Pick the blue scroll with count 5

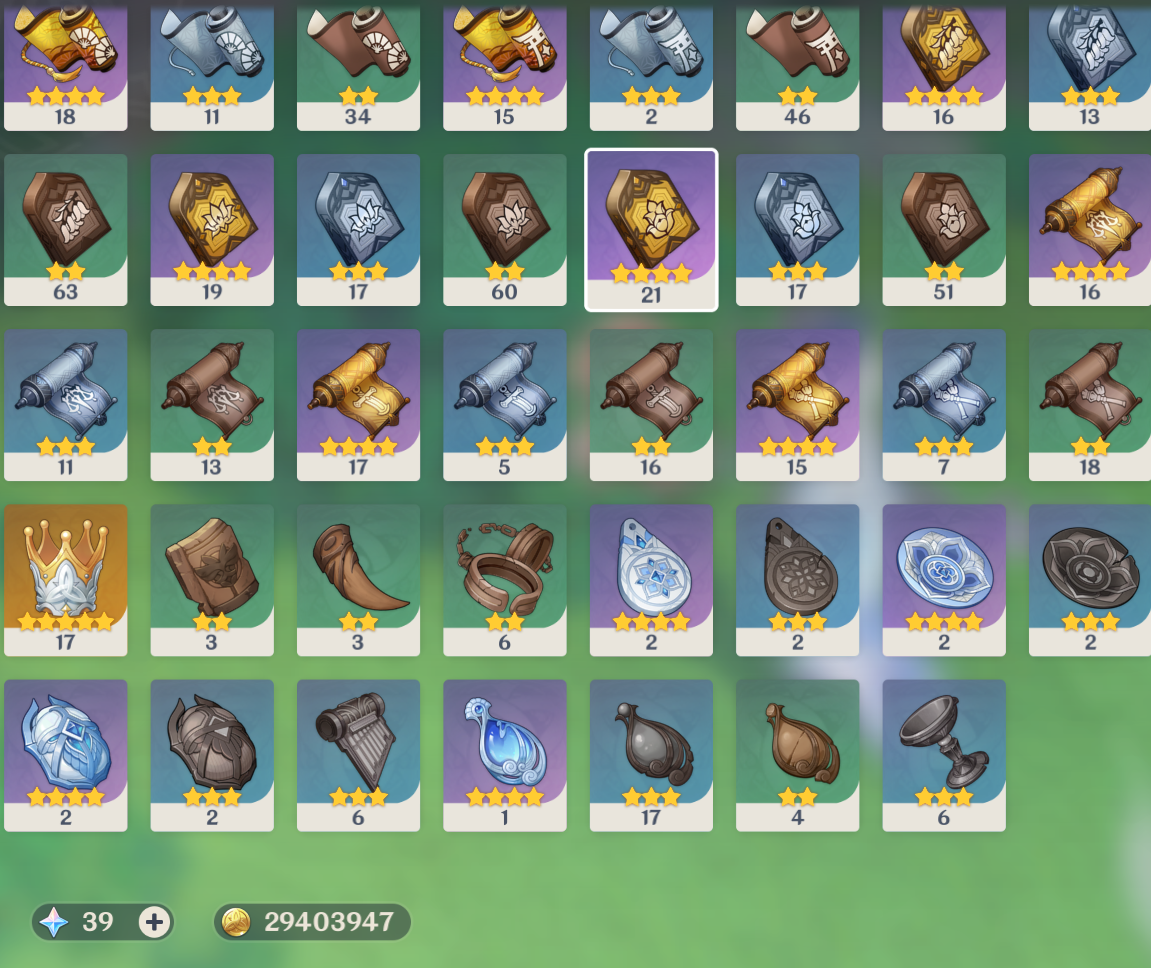(x=504, y=404)
